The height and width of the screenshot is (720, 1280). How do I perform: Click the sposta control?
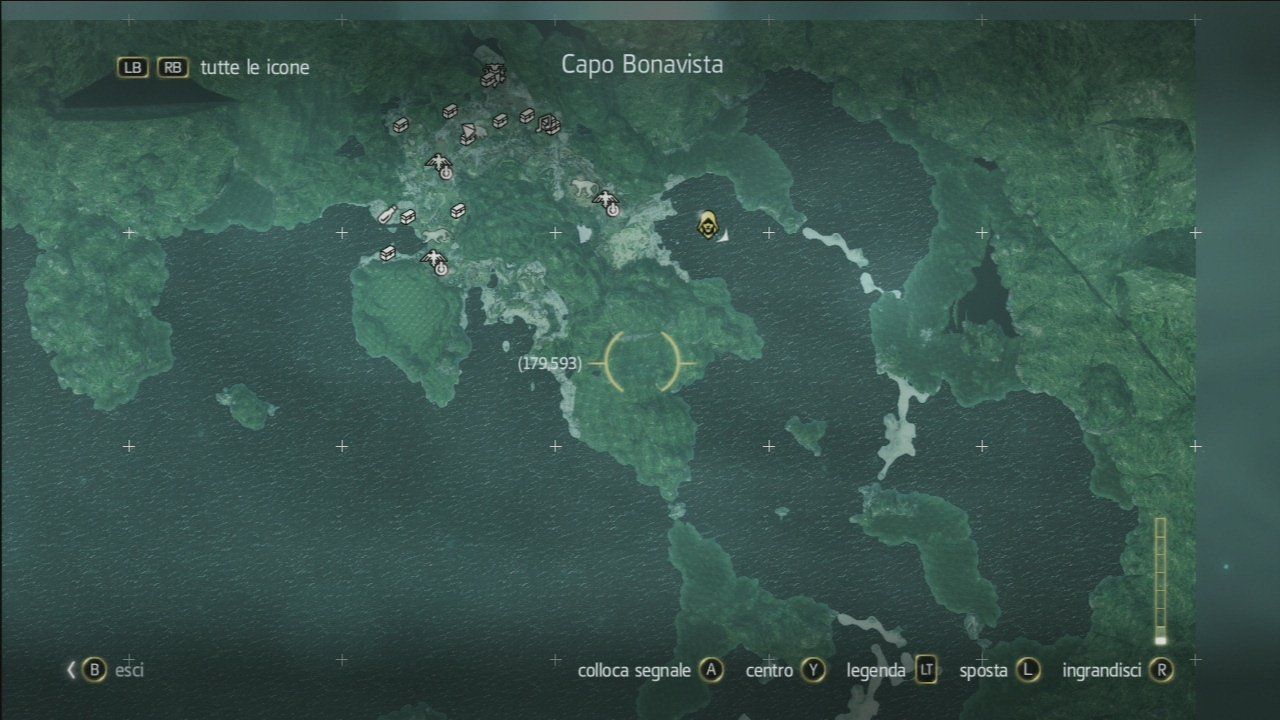pos(984,671)
